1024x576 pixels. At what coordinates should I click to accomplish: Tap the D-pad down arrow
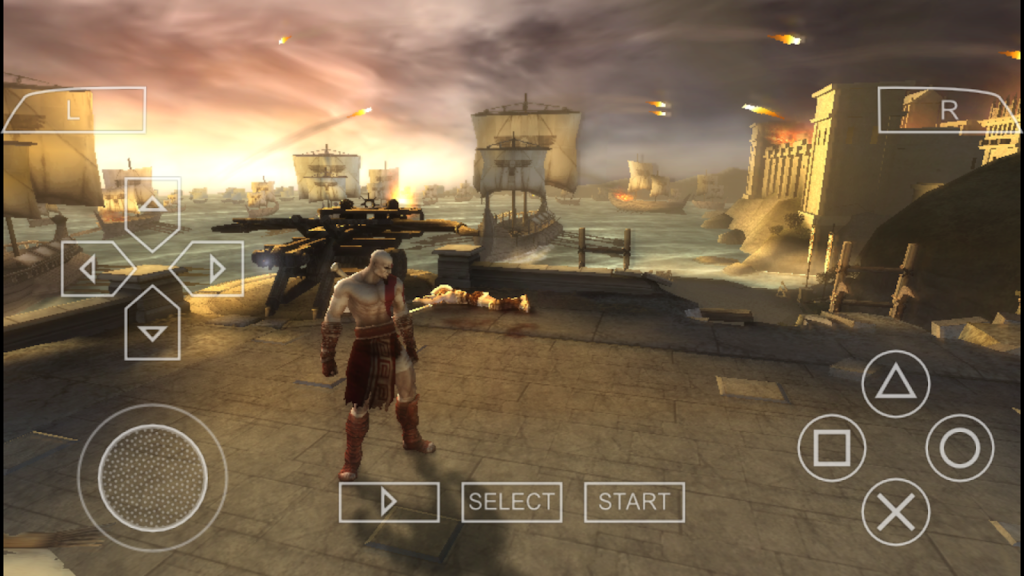152,328
